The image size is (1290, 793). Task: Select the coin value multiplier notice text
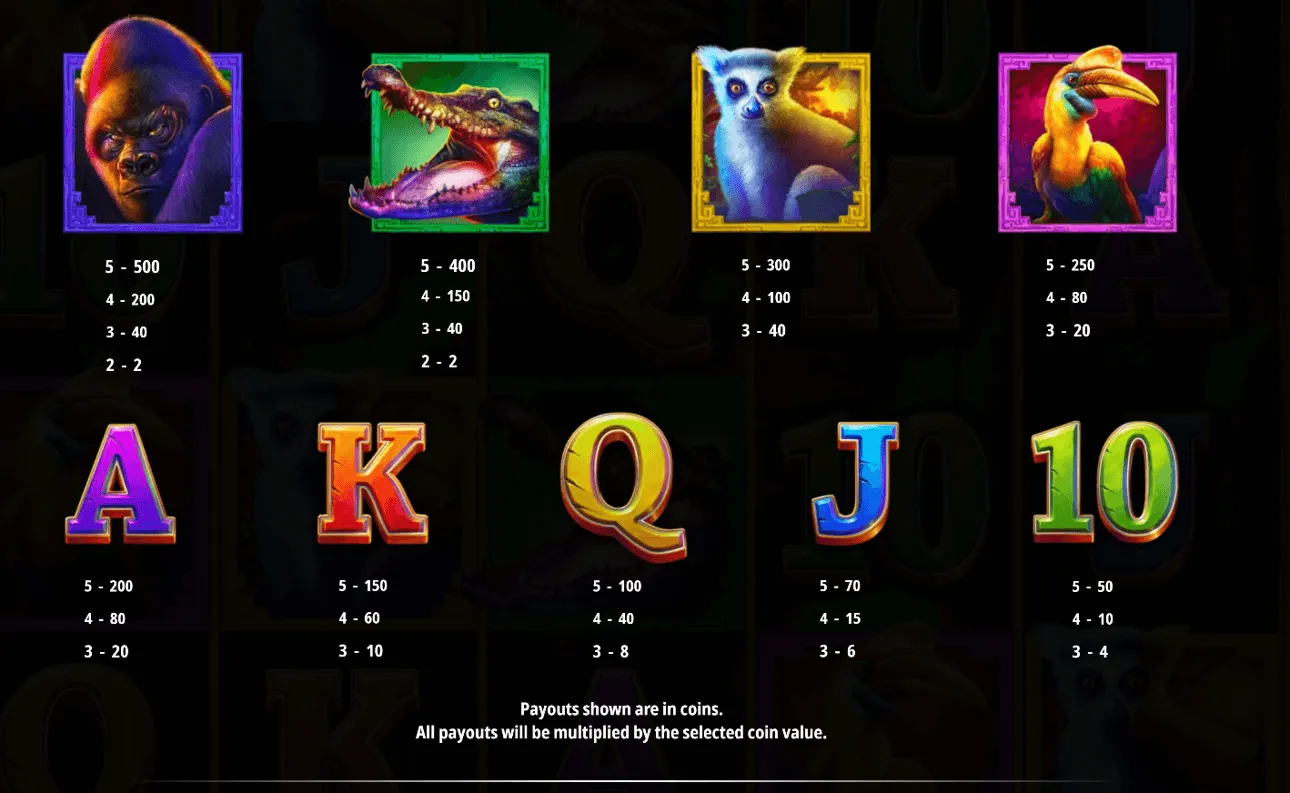point(645,731)
